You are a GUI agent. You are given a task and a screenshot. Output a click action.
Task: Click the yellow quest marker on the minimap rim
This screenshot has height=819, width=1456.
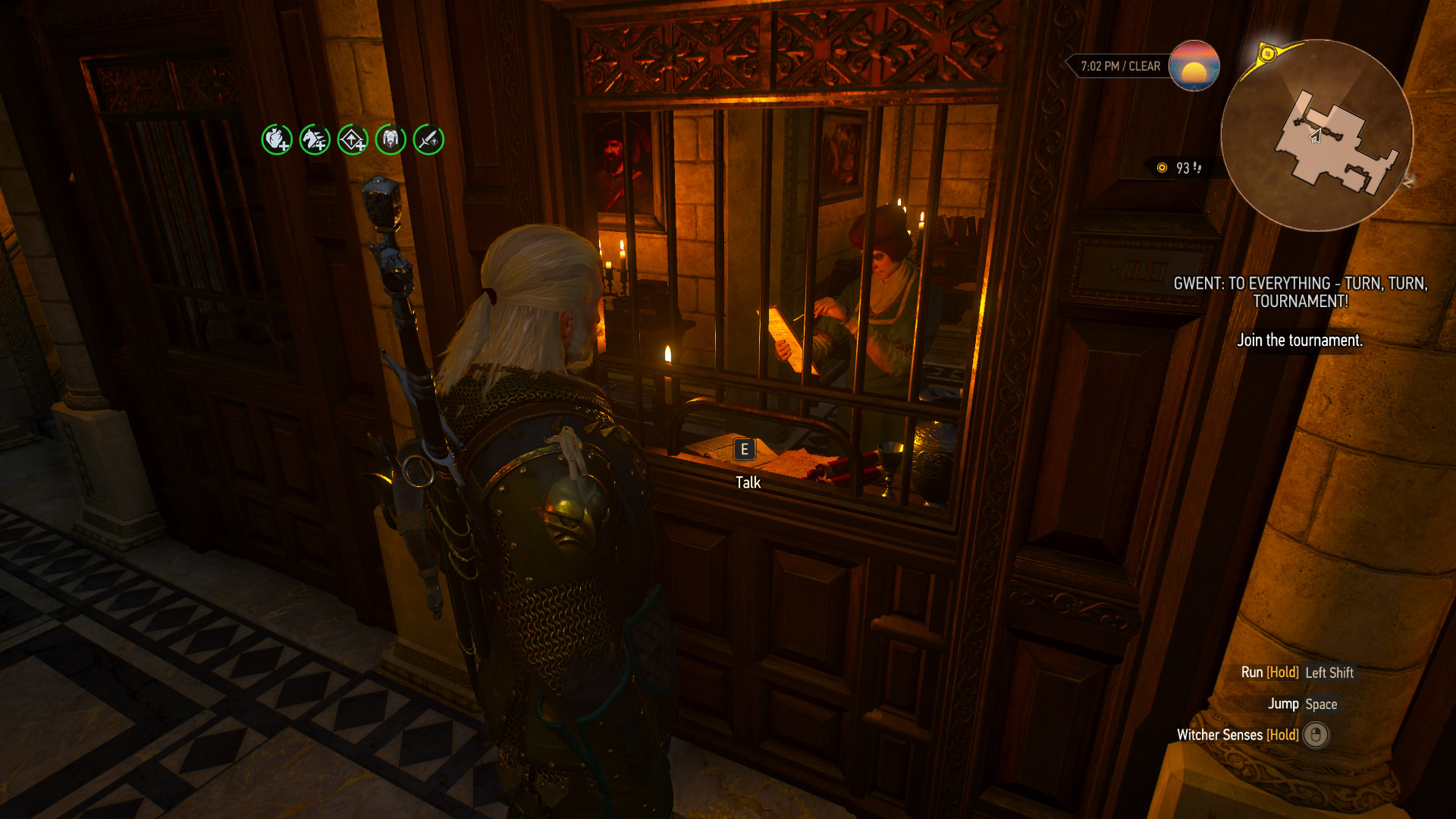coord(1267,54)
